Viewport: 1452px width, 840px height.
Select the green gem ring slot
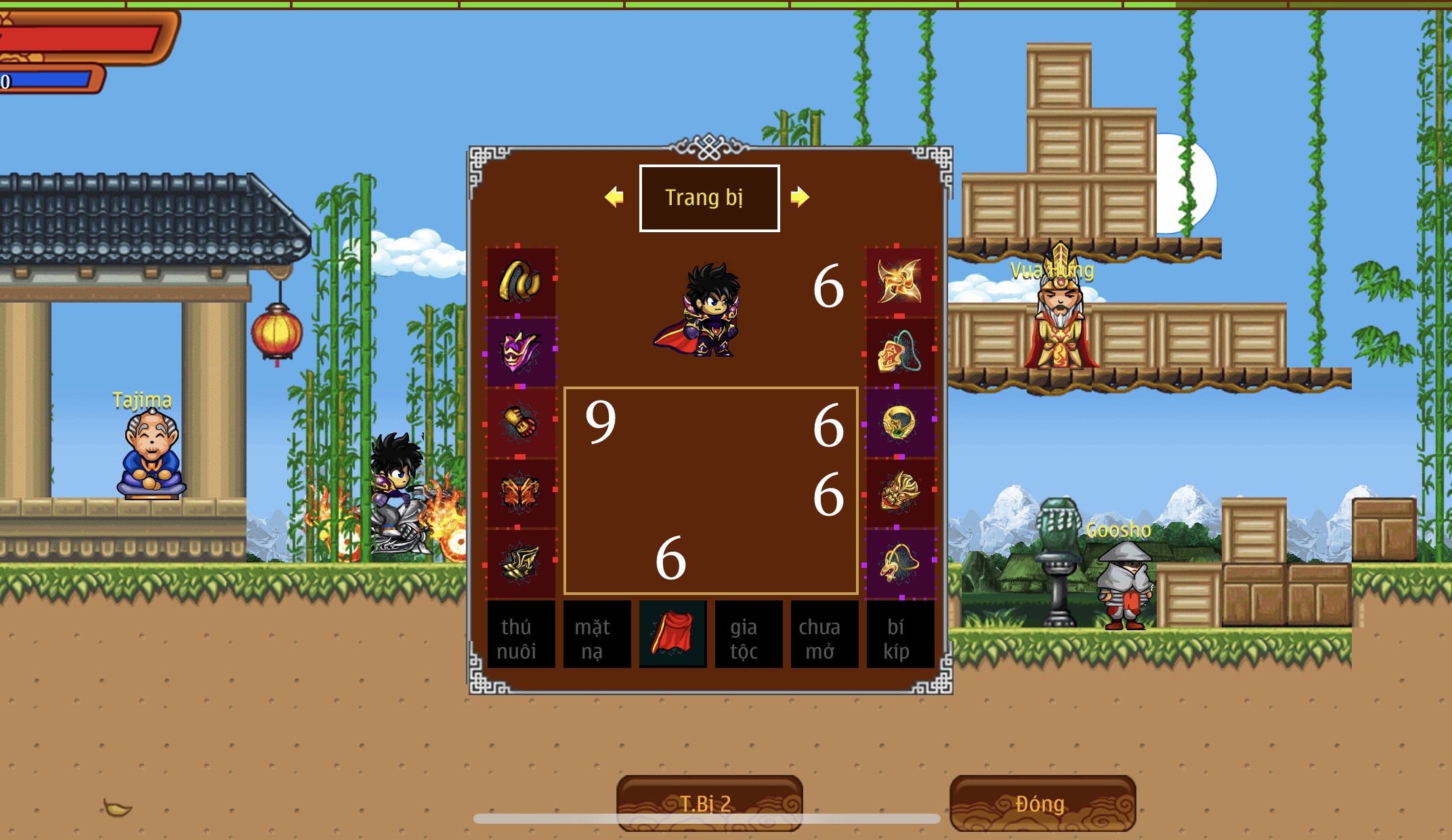(899, 422)
